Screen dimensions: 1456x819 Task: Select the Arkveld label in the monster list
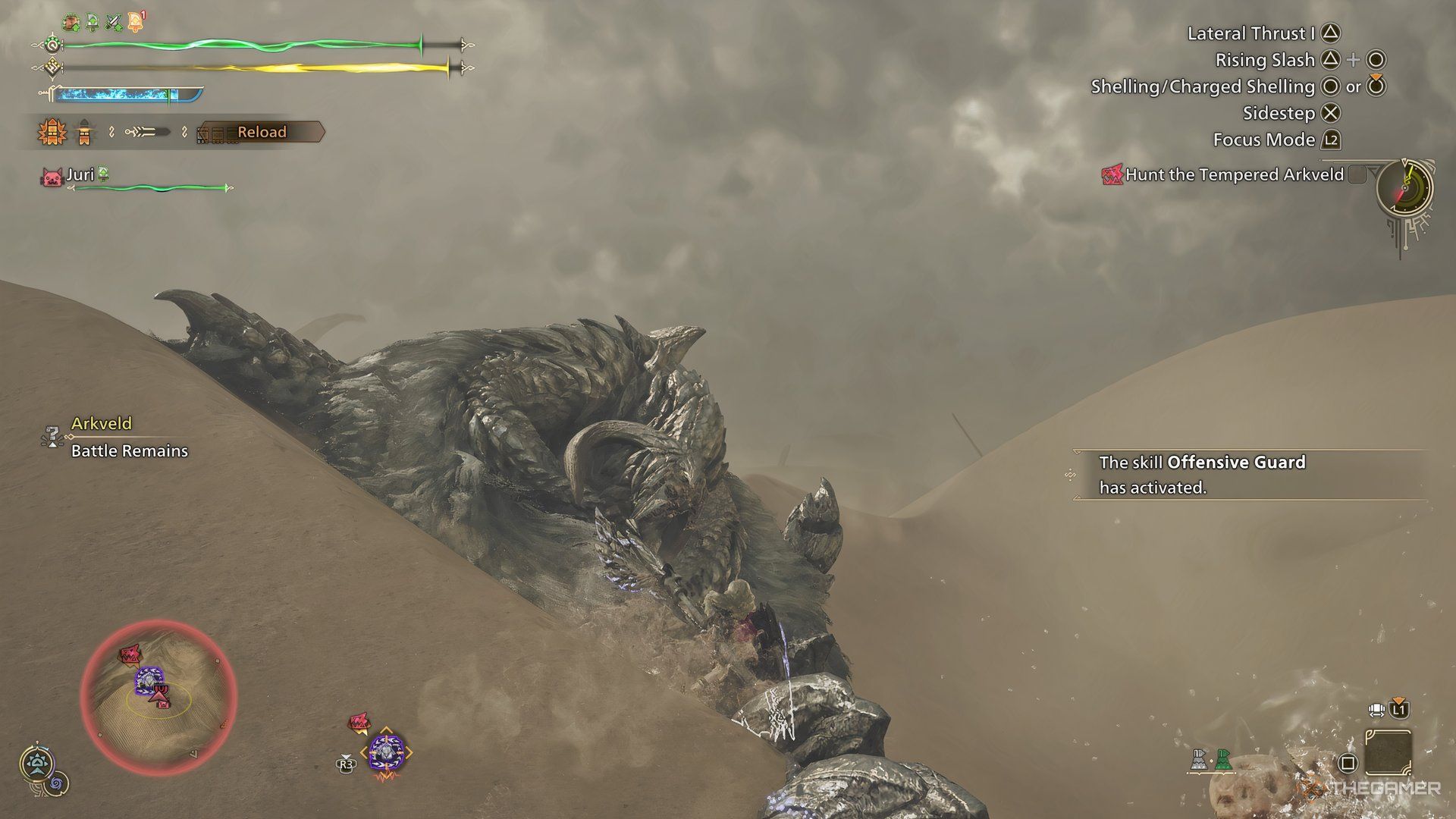click(x=102, y=424)
